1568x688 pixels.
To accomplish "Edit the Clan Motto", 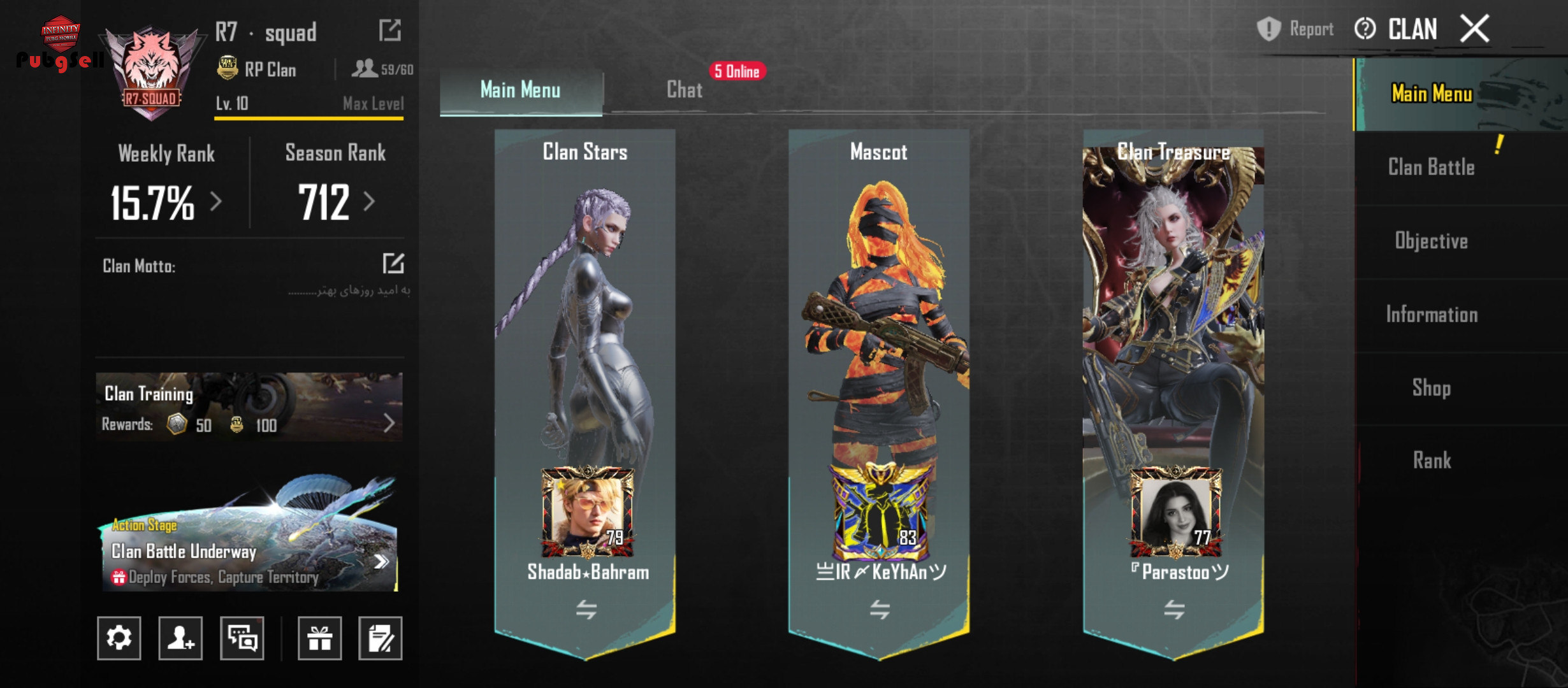I will (393, 263).
